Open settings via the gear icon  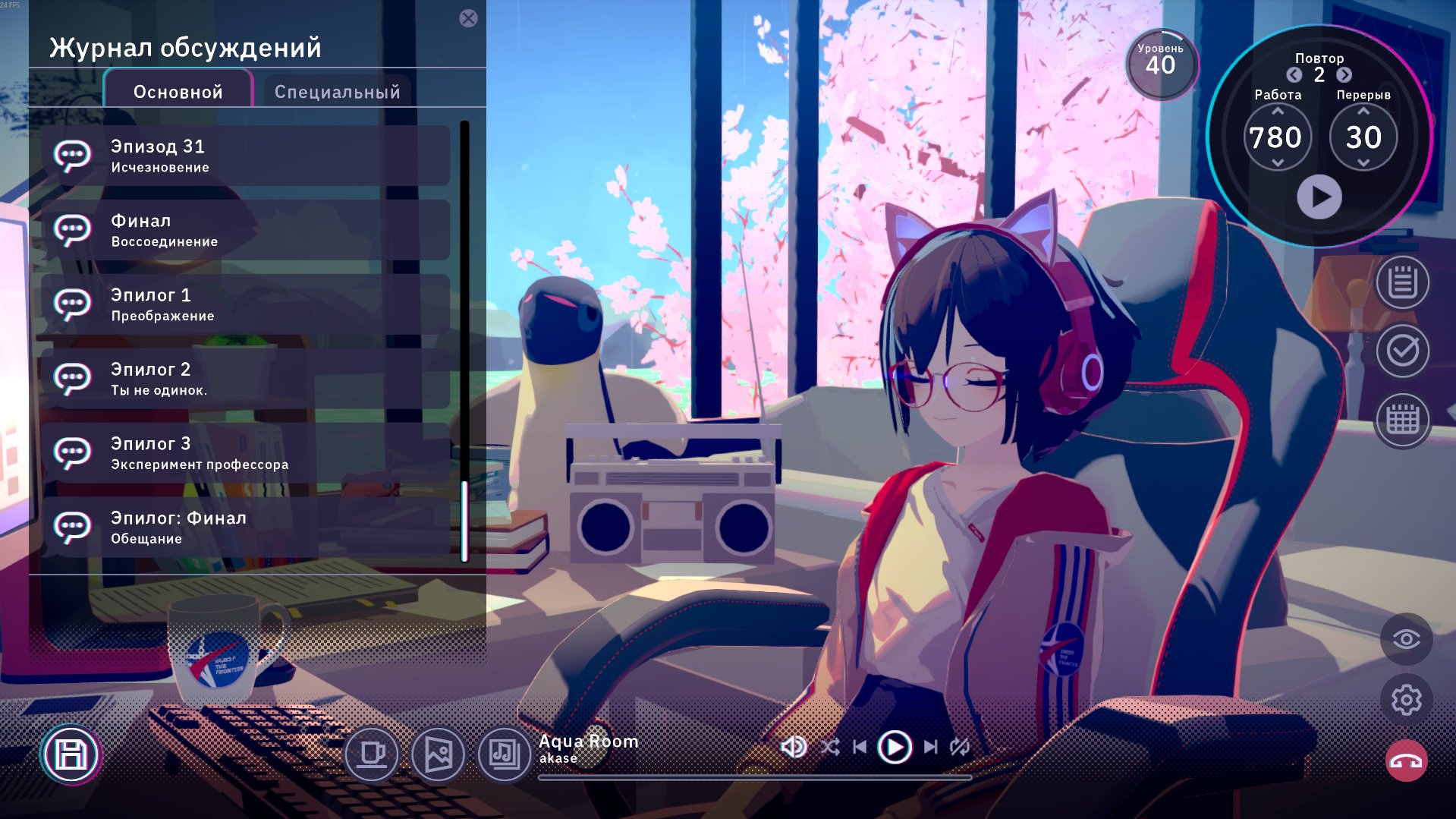(x=1406, y=700)
